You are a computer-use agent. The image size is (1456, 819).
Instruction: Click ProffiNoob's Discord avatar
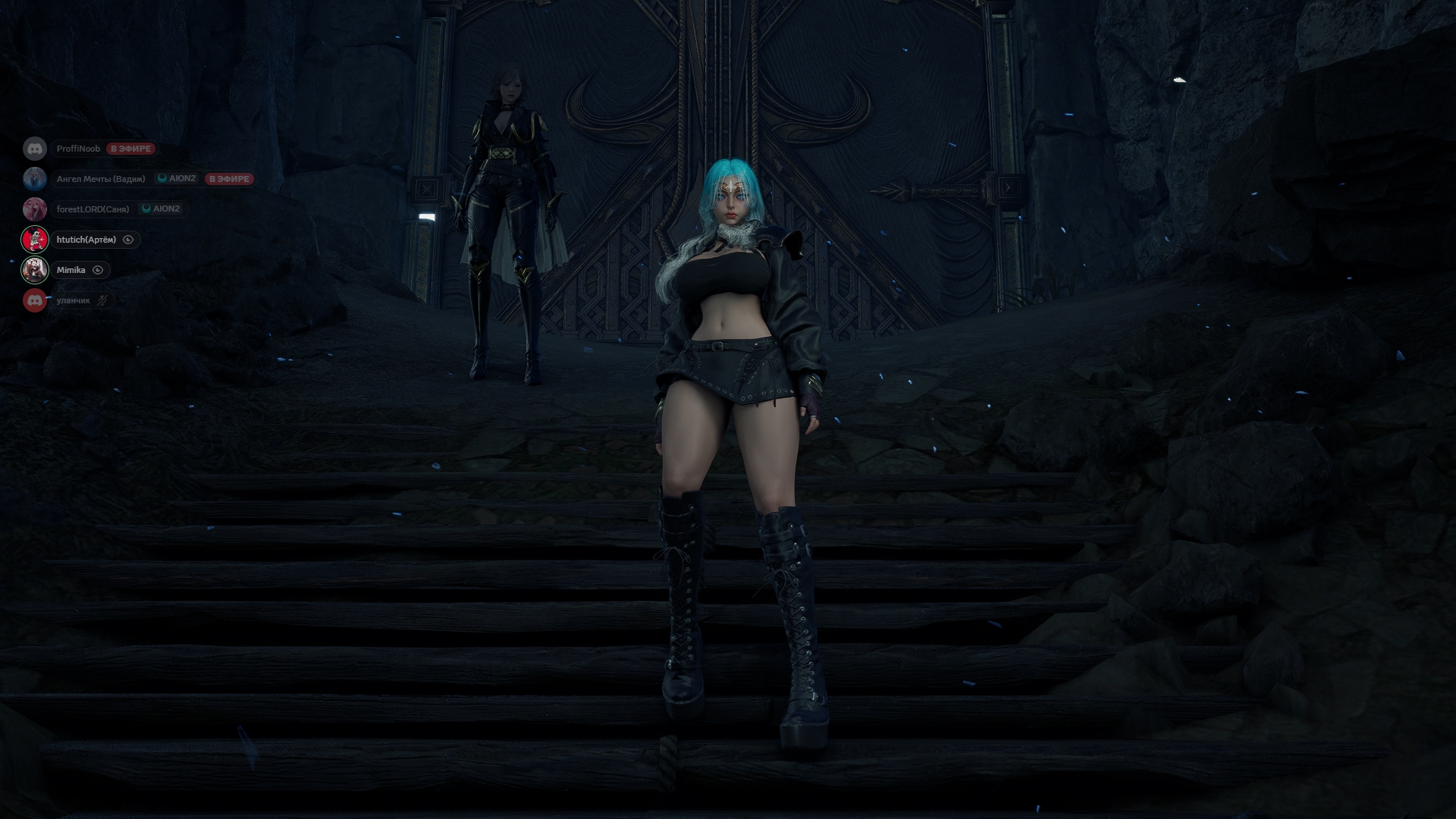(35, 149)
